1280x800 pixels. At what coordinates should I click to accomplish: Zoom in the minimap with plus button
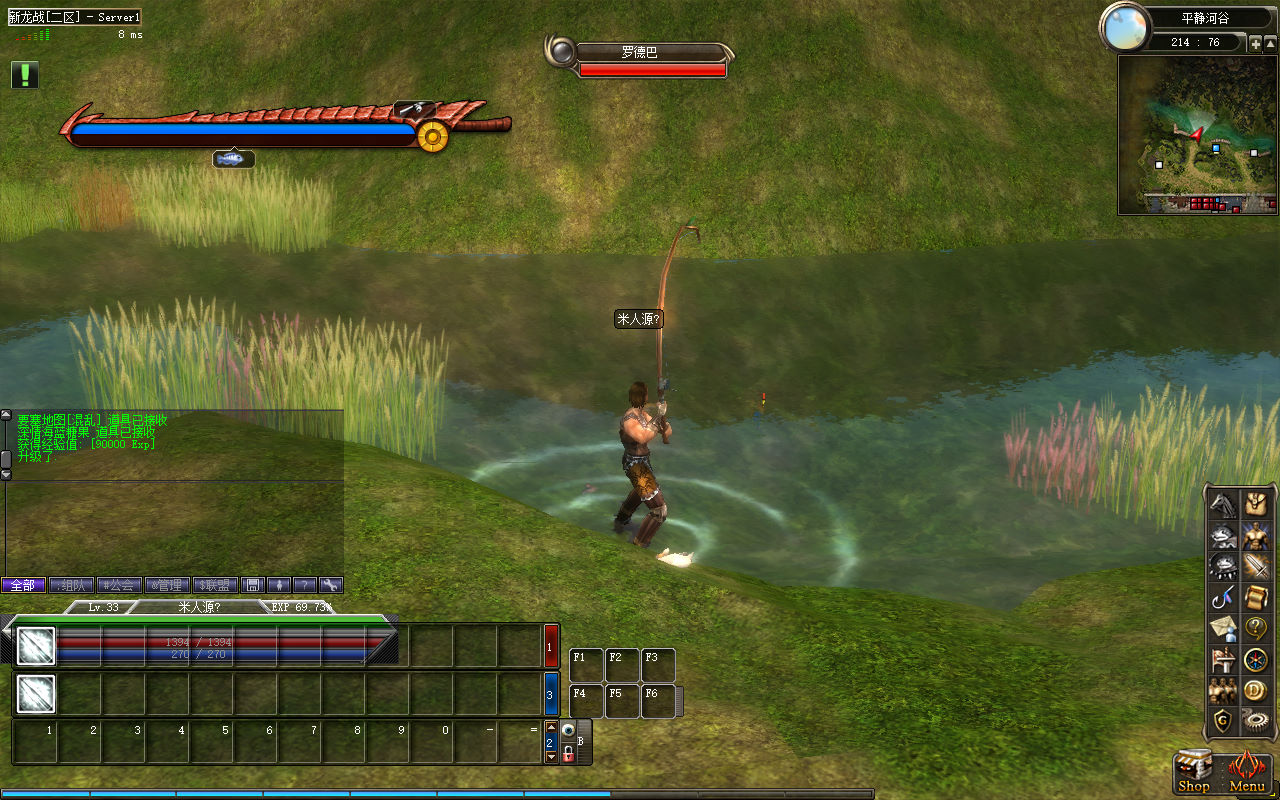pos(1256,43)
